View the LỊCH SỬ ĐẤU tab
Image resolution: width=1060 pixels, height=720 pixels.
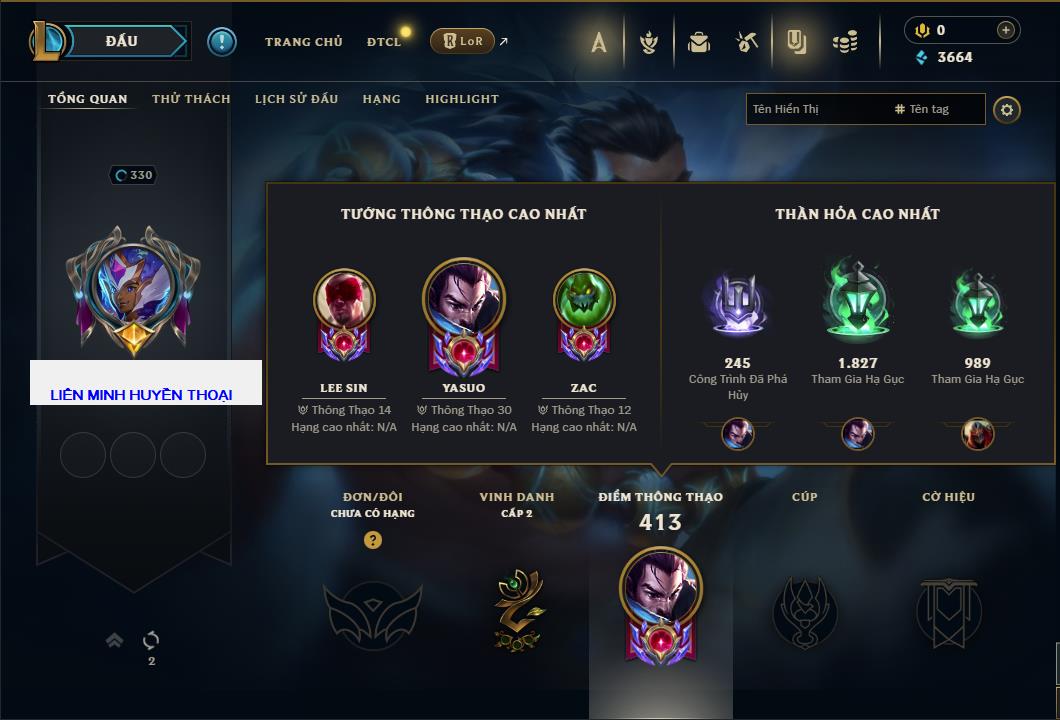(x=296, y=99)
